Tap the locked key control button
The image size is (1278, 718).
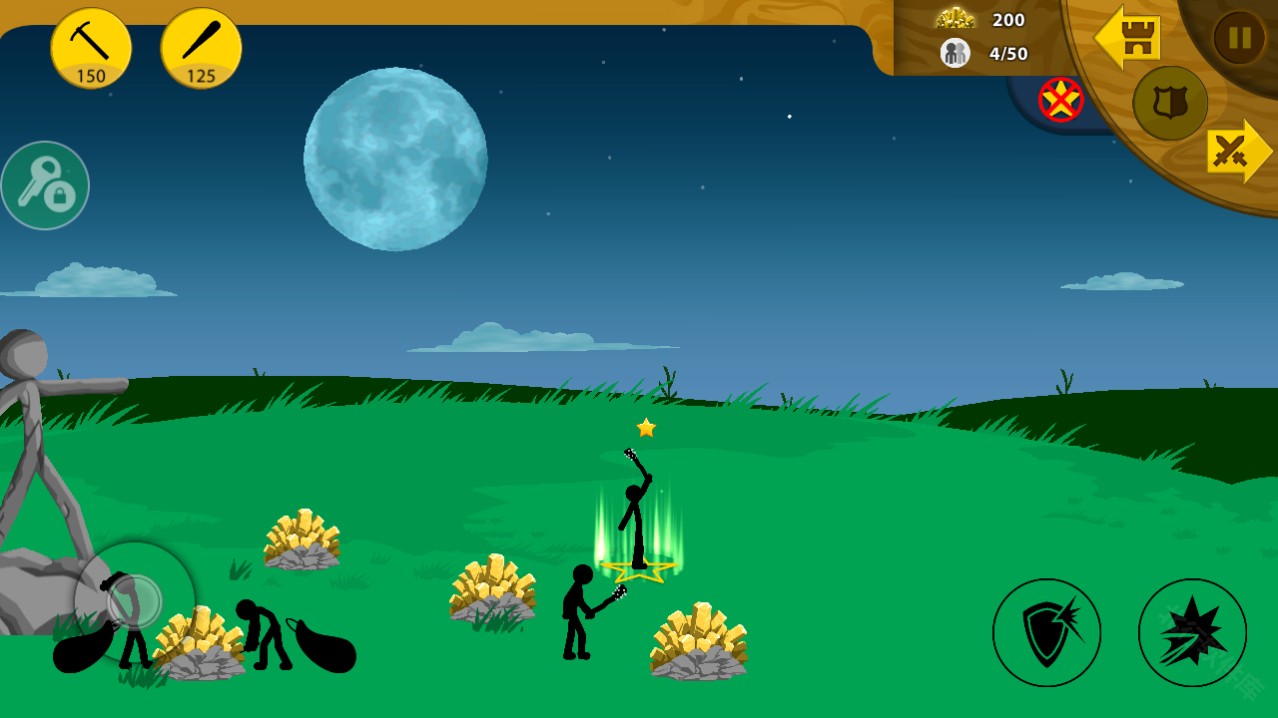click(x=45, y=186)
